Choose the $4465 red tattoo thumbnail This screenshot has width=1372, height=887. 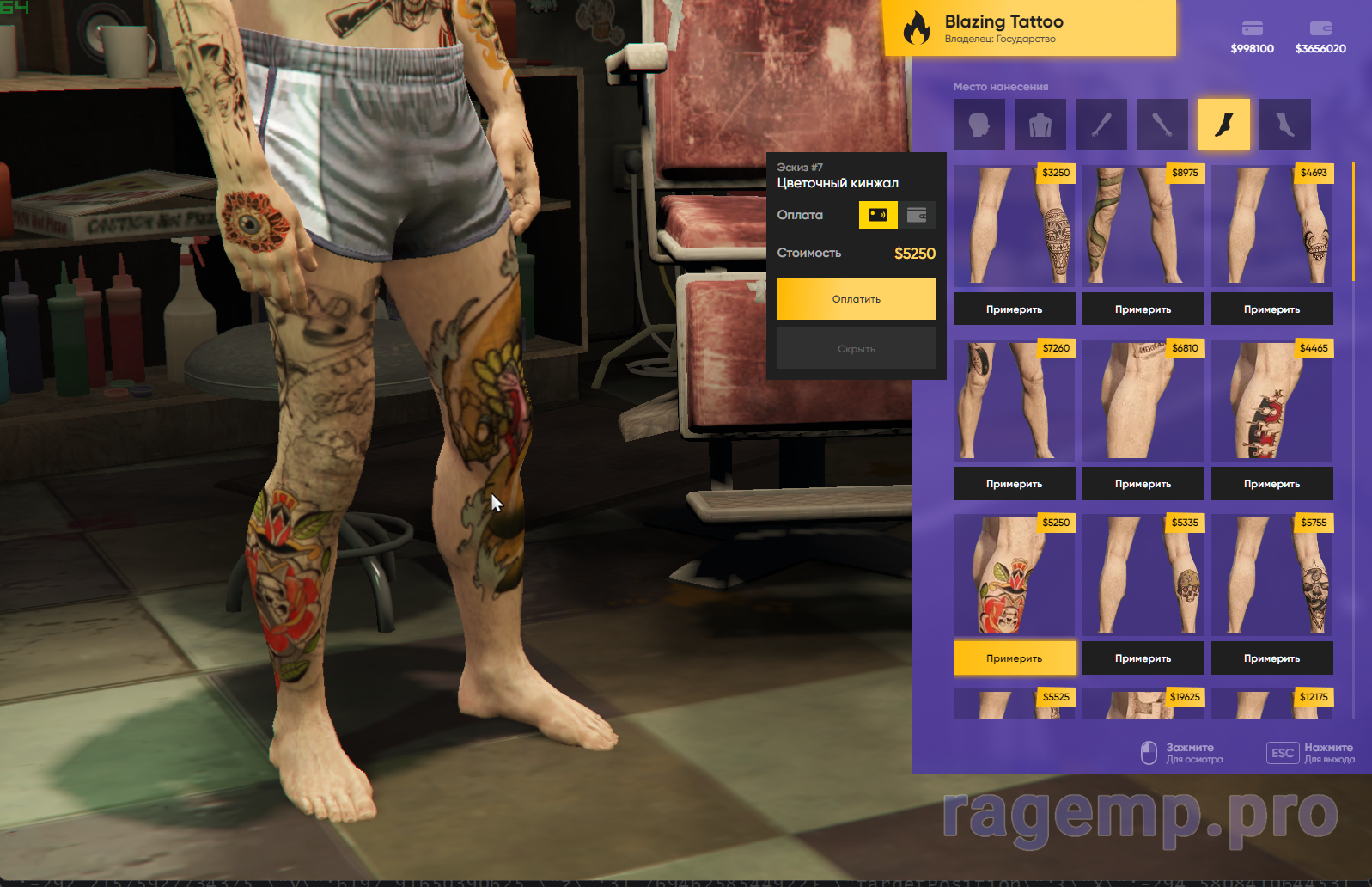[1271, 401]
